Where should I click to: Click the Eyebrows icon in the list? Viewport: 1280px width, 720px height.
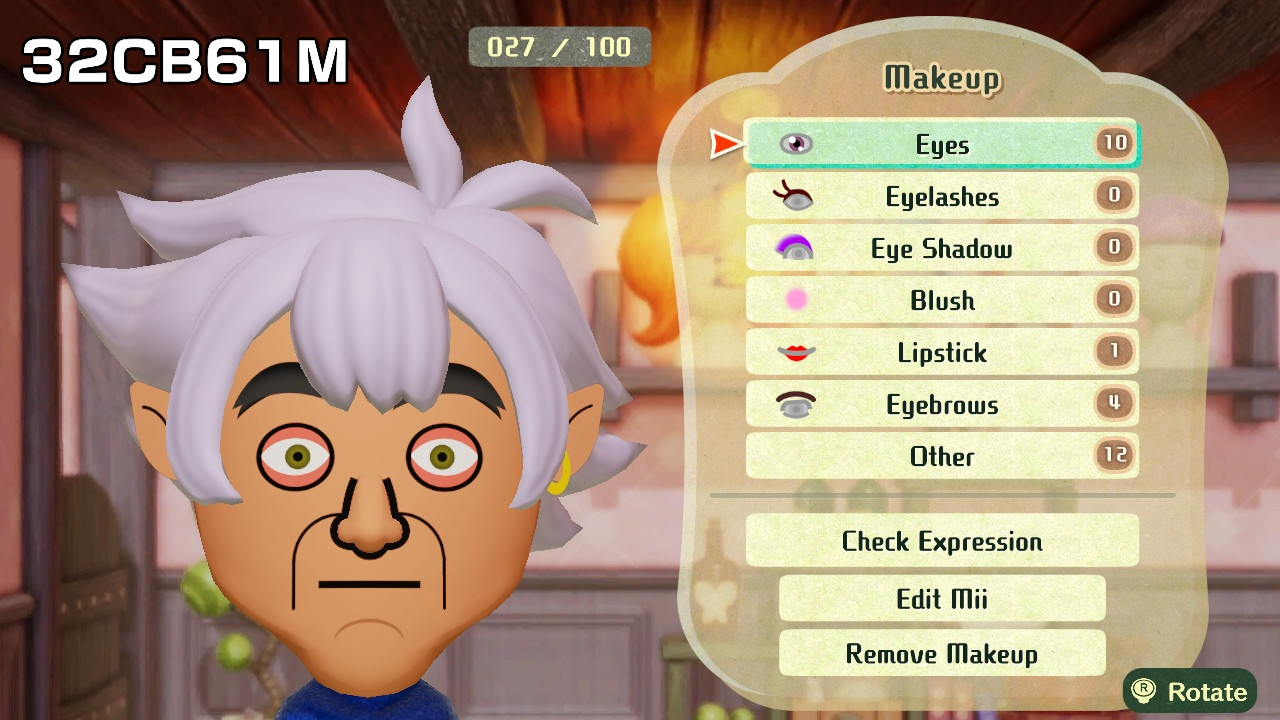(795, 404)
